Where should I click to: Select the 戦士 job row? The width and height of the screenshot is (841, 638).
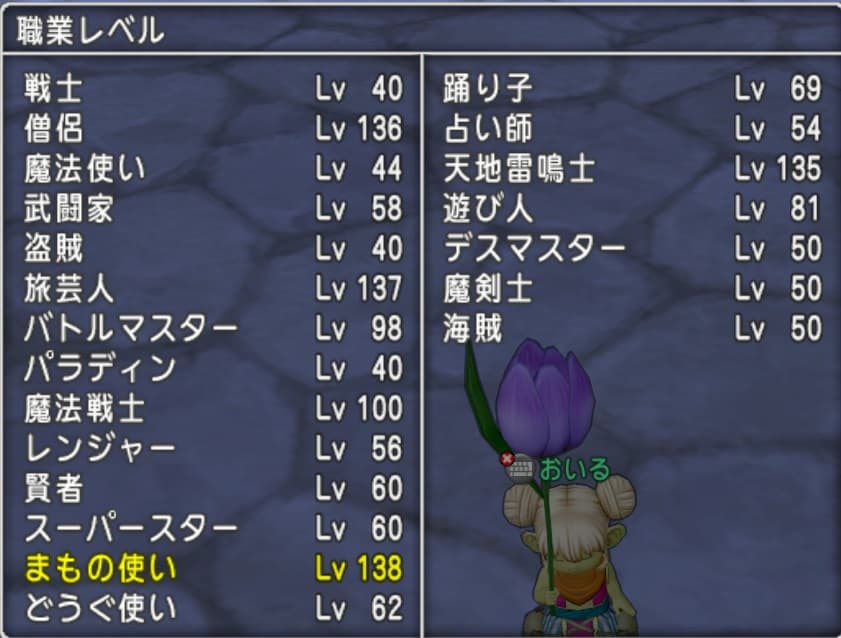coord(54,89)
